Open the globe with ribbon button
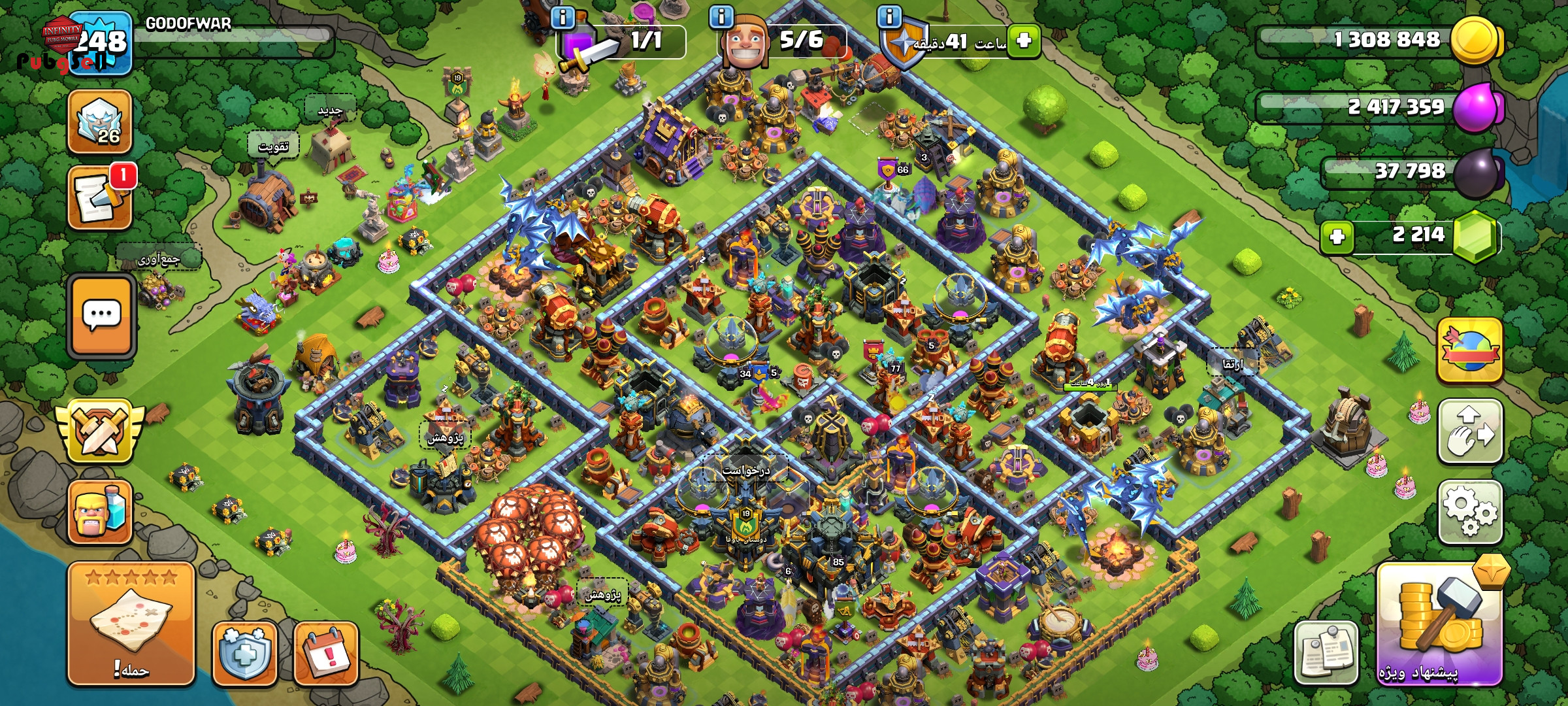This screenshot has width=1568, height=706. pyautogui.click(x=1469, y=351)
